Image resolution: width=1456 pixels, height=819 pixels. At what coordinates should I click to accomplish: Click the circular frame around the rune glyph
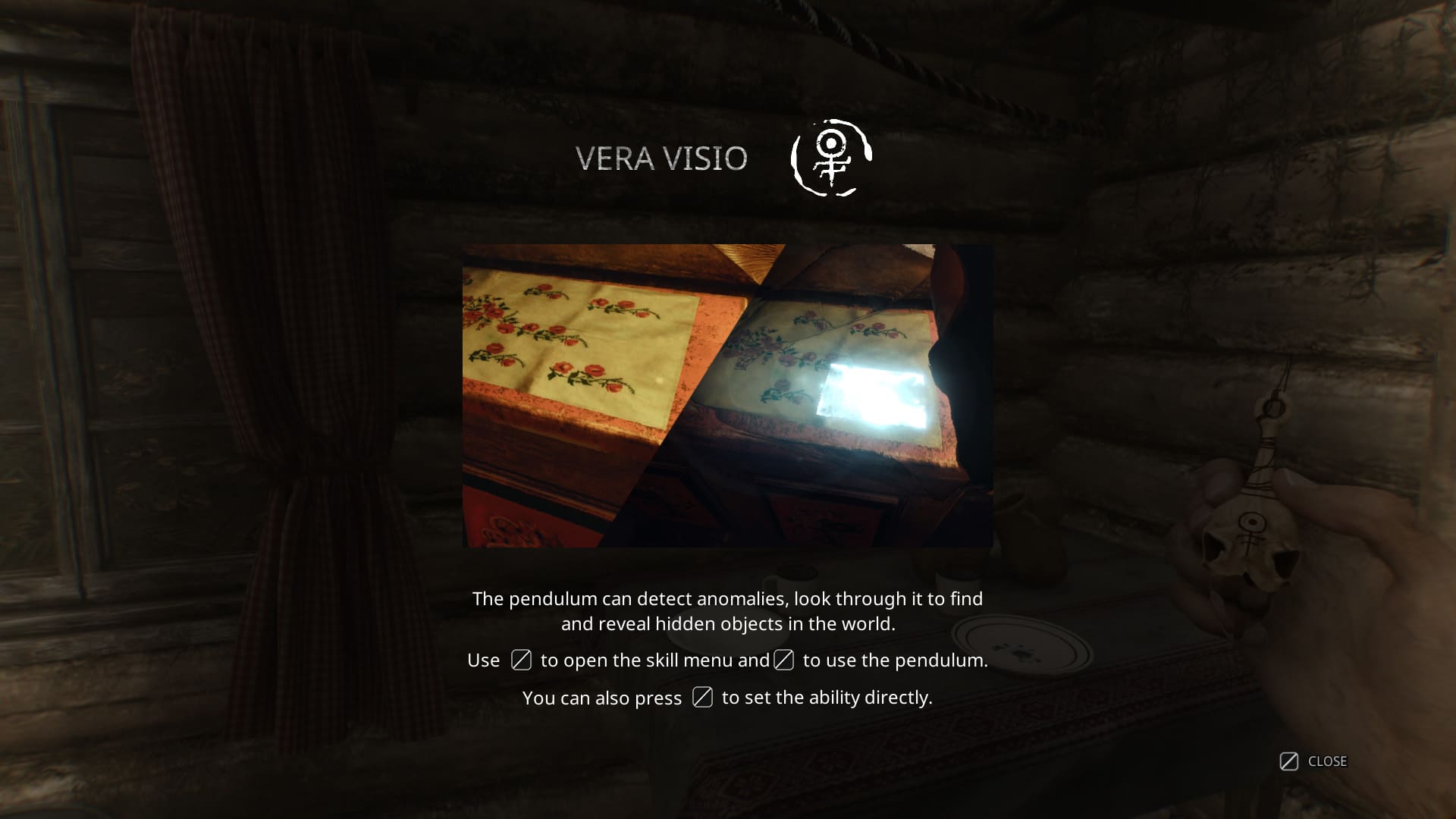830,157
